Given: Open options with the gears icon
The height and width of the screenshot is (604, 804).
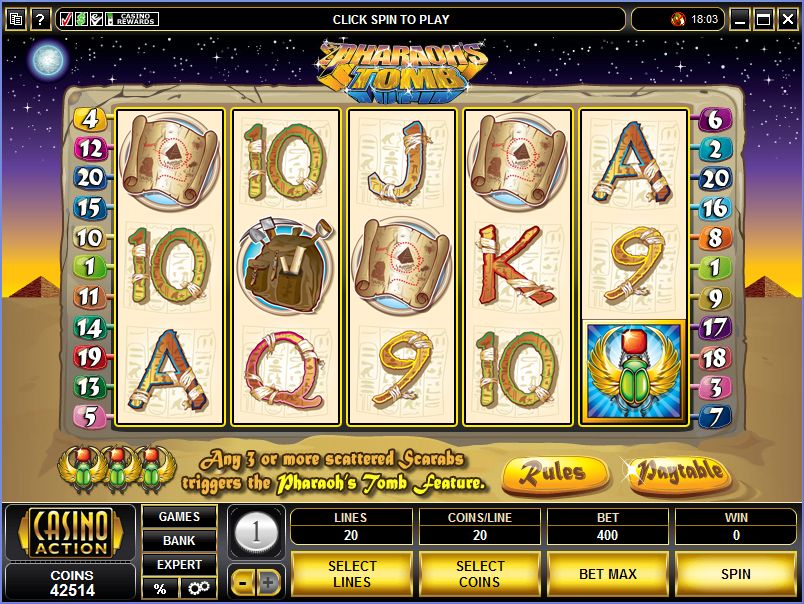Looking at the screenshot, I should tap(197, 588).
